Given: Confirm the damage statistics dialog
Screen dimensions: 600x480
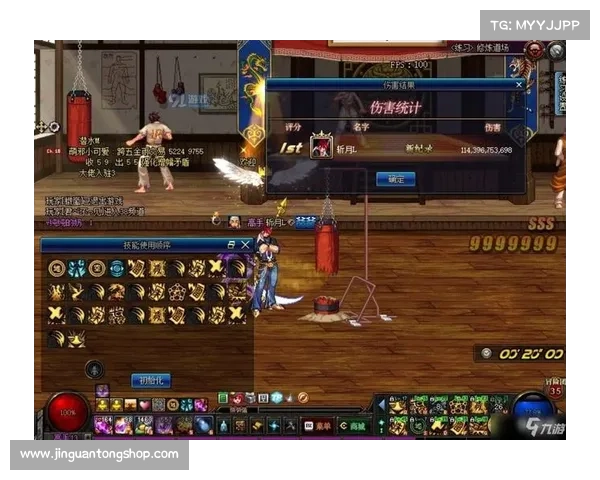Looking at the screenshot, I should click(395, 179).
